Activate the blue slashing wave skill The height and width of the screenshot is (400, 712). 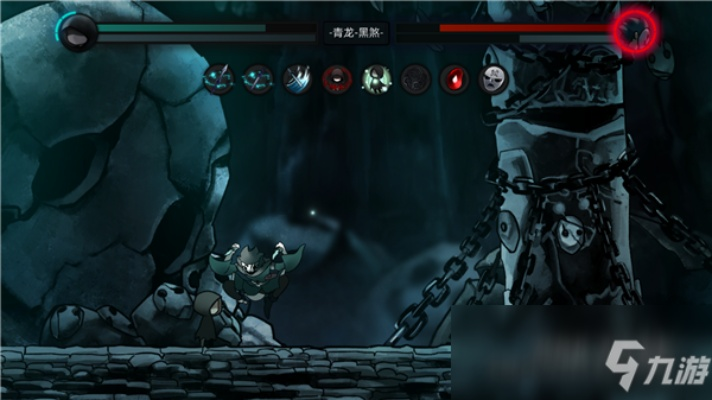coord(297,77)
